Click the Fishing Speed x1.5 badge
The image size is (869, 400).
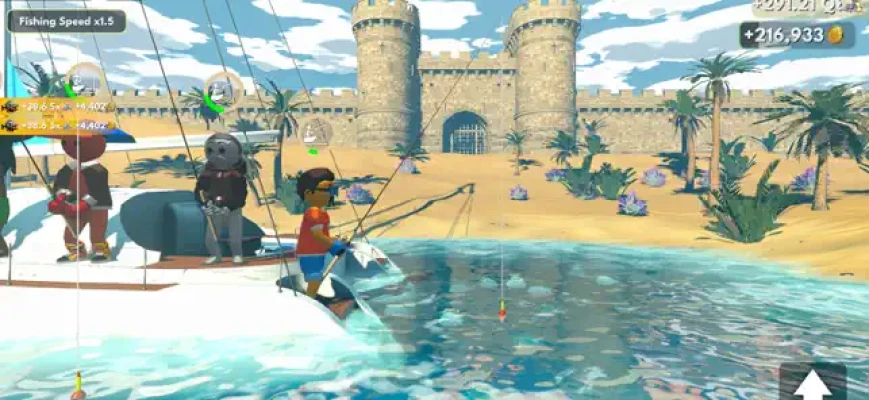67,20
